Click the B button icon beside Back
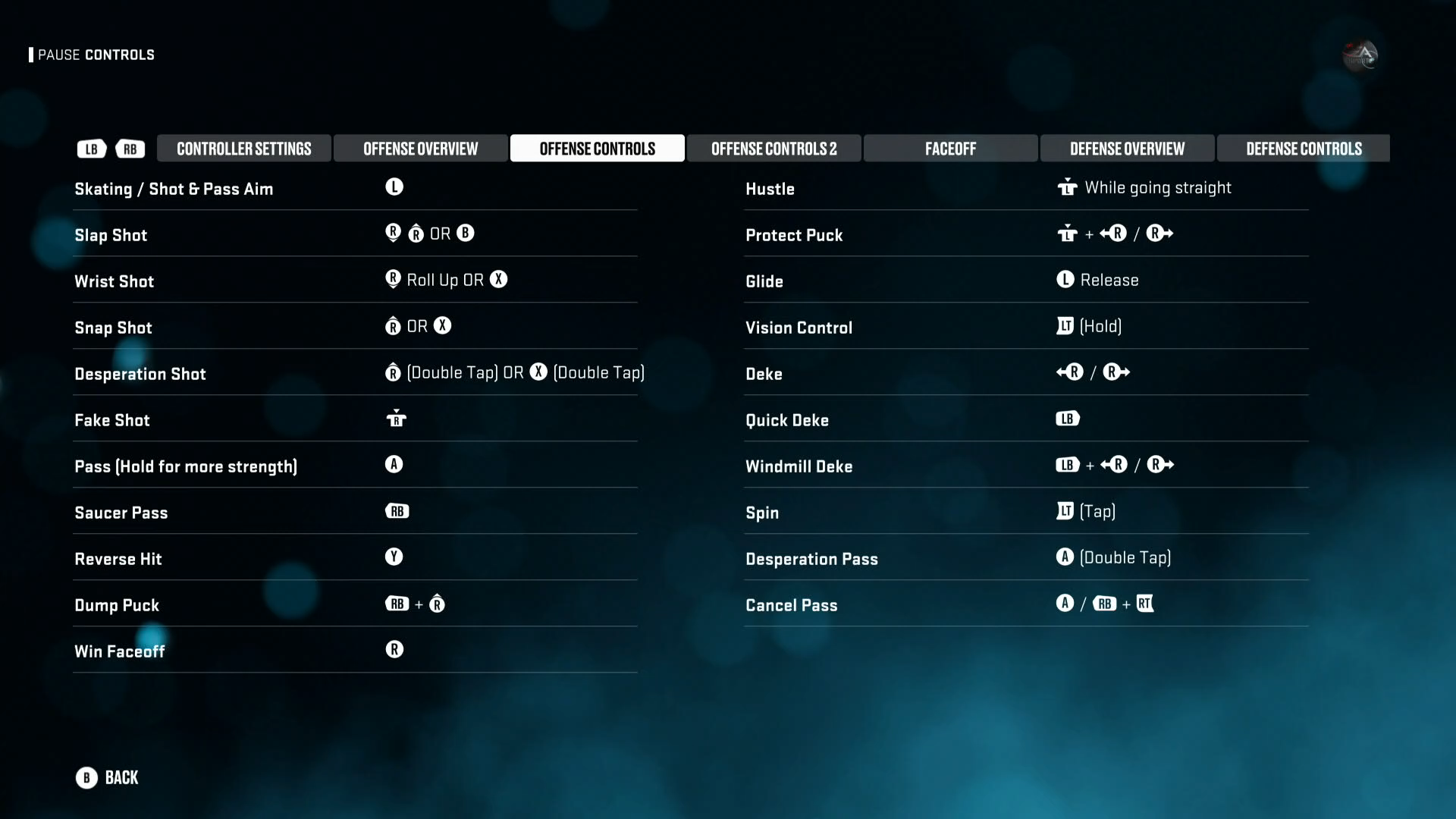Image resolution: width=1456 pixels, height=819 pixels. pyautogui.click(x=86, y=777)
